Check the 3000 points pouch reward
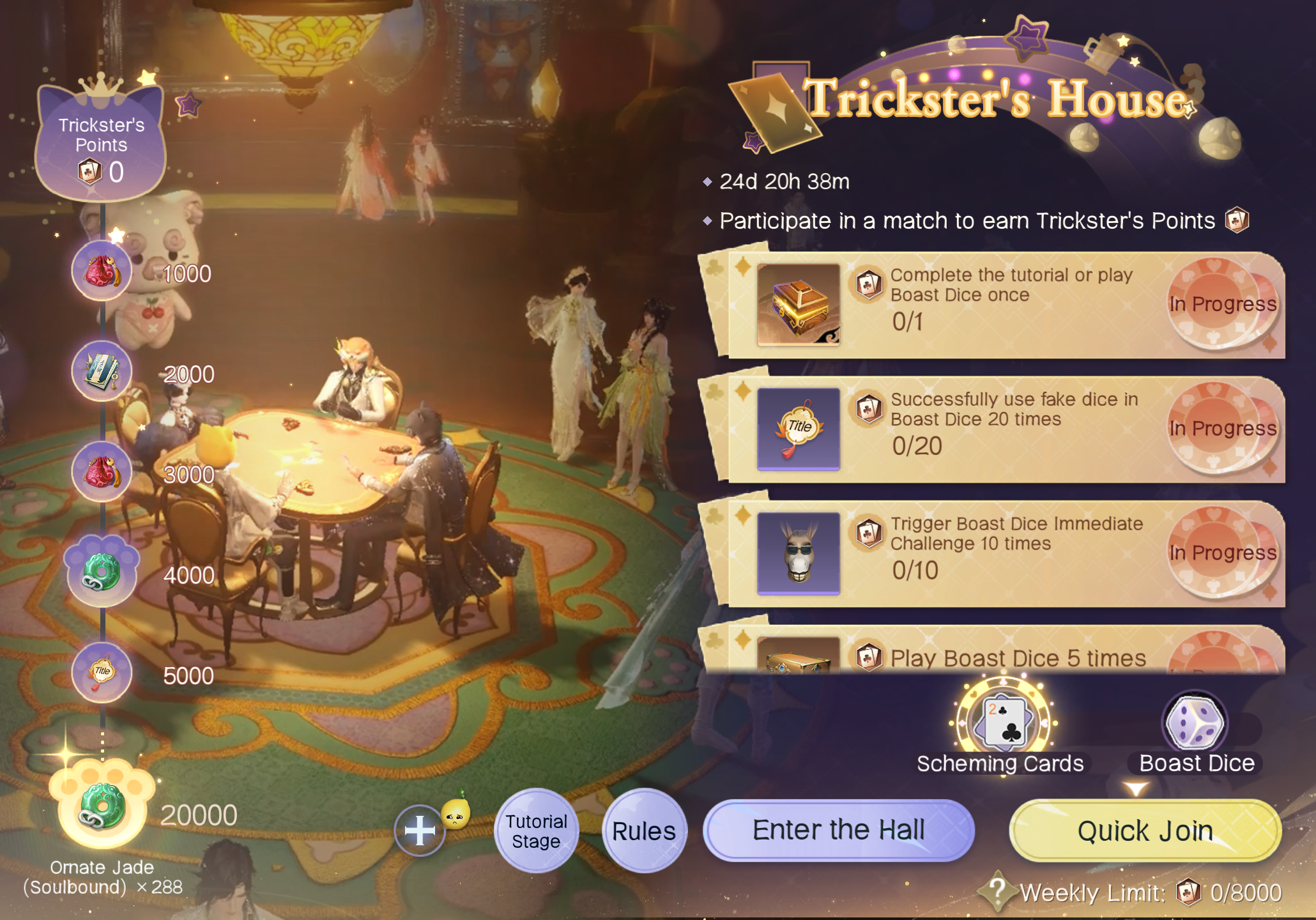The image size is (1316, 920). 102,473
